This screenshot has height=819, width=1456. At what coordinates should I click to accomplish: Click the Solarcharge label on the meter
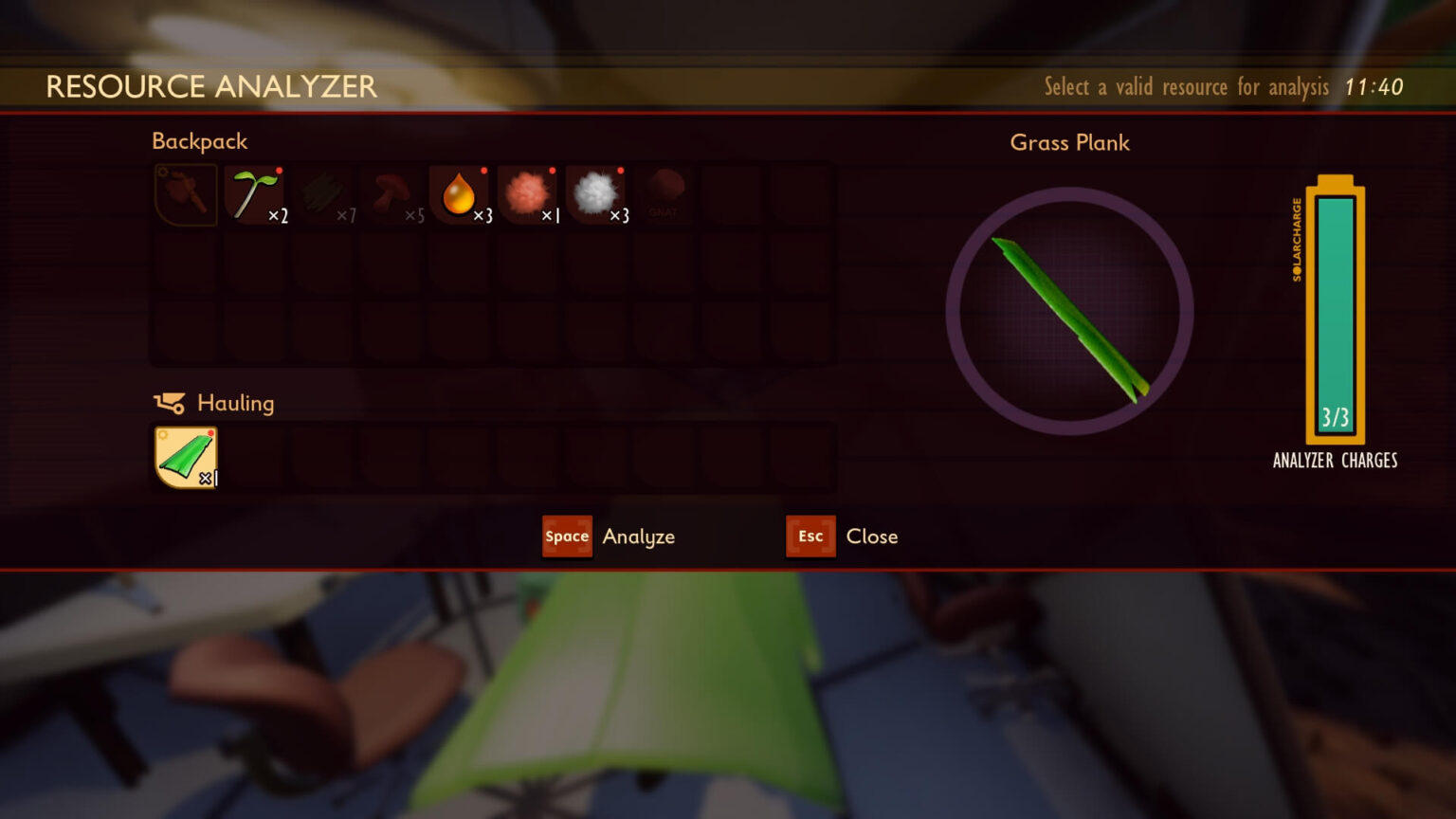(x=1297, y=235)
